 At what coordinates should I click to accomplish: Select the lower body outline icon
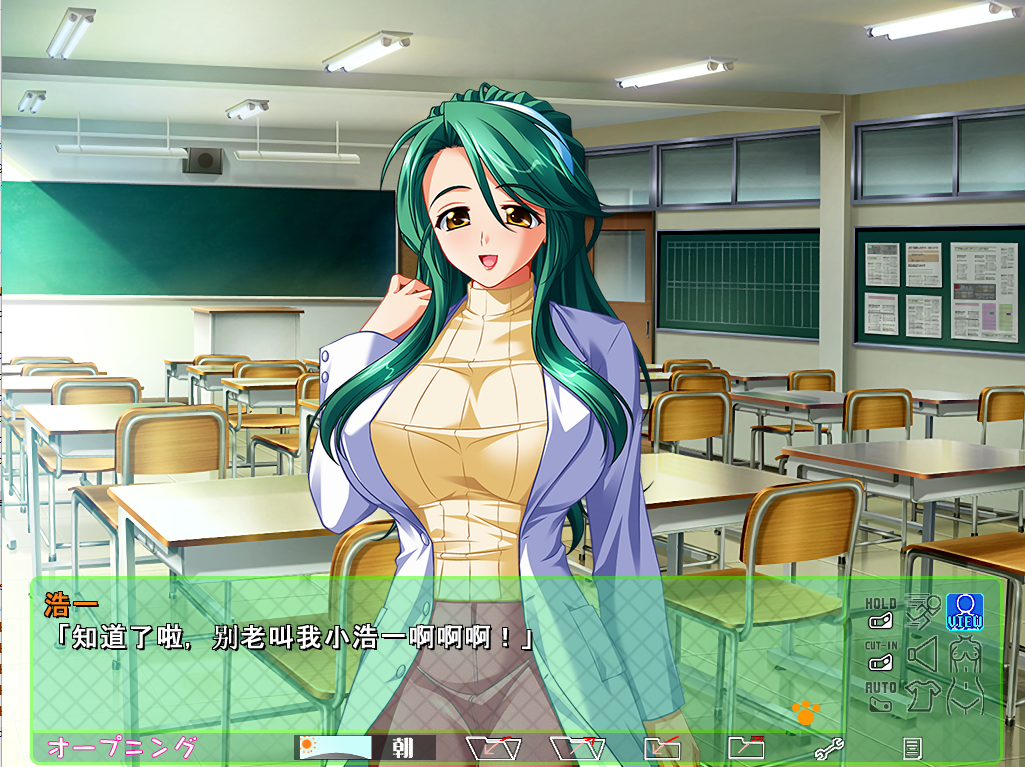click(964, 695)
